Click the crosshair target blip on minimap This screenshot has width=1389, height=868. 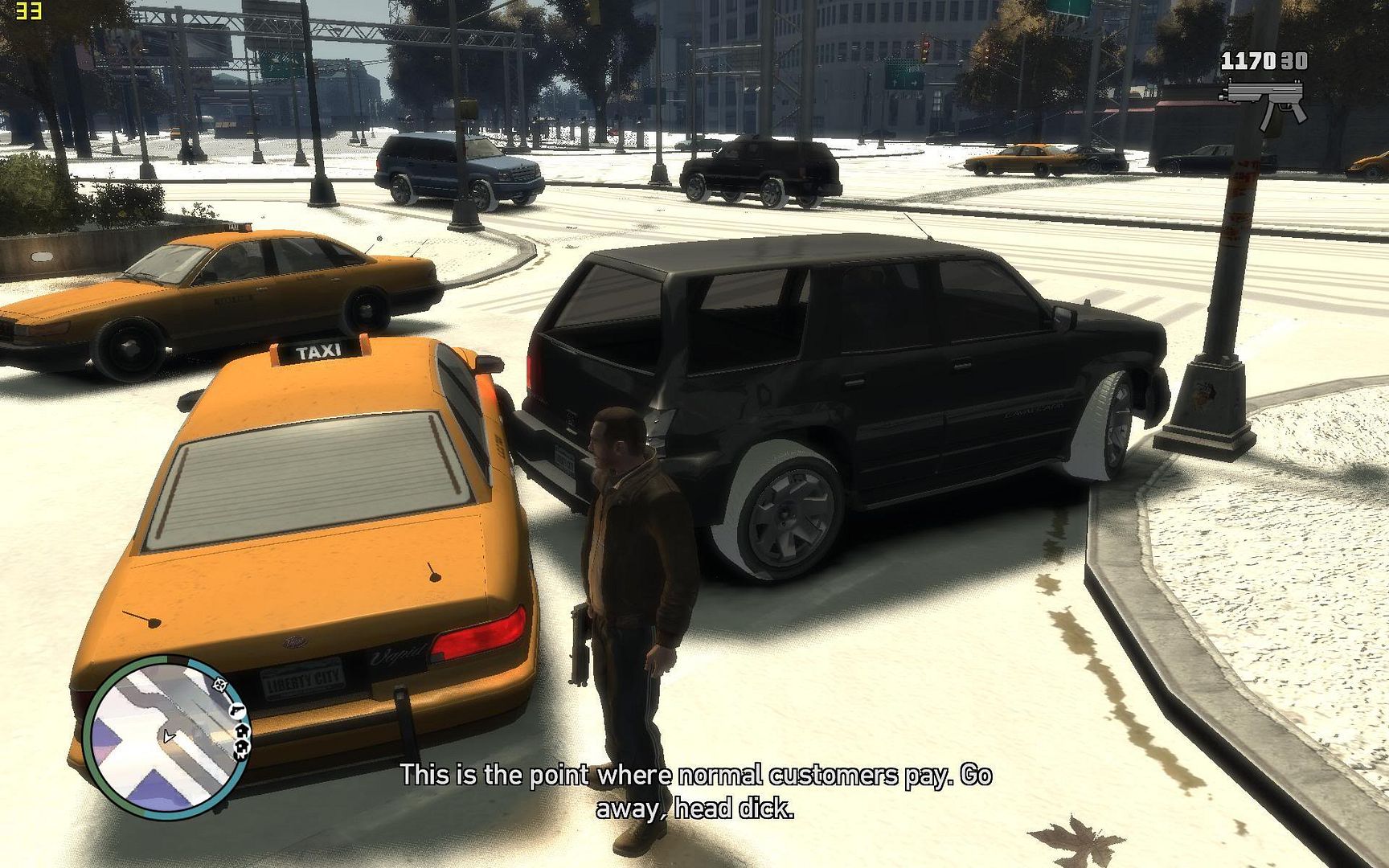219,685
